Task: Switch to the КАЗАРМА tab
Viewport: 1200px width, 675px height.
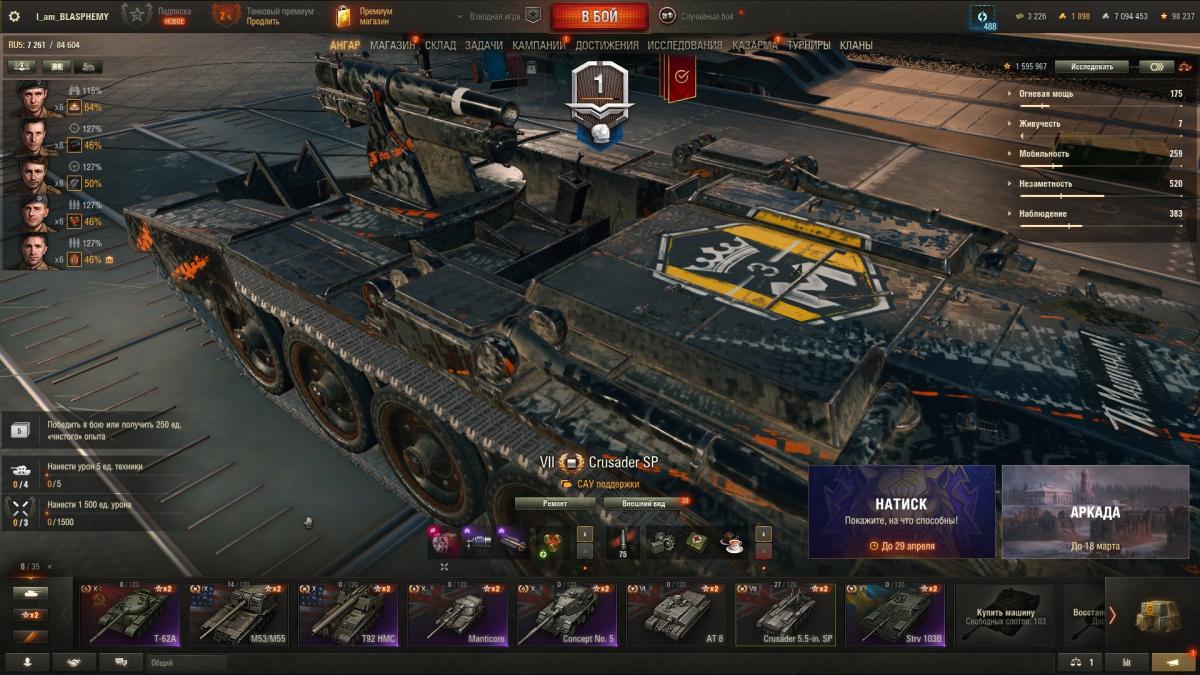Action: (x=754, y=45)
